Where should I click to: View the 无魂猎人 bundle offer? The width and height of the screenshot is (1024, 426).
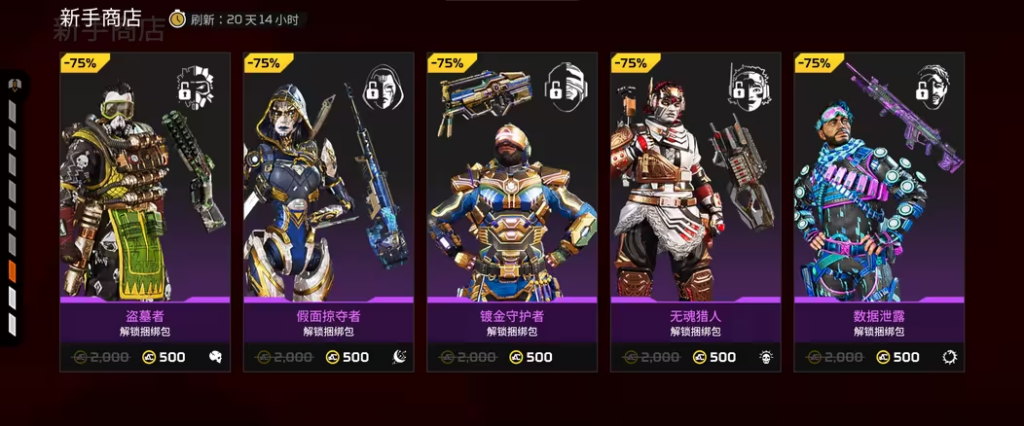(x=696, y=210)
